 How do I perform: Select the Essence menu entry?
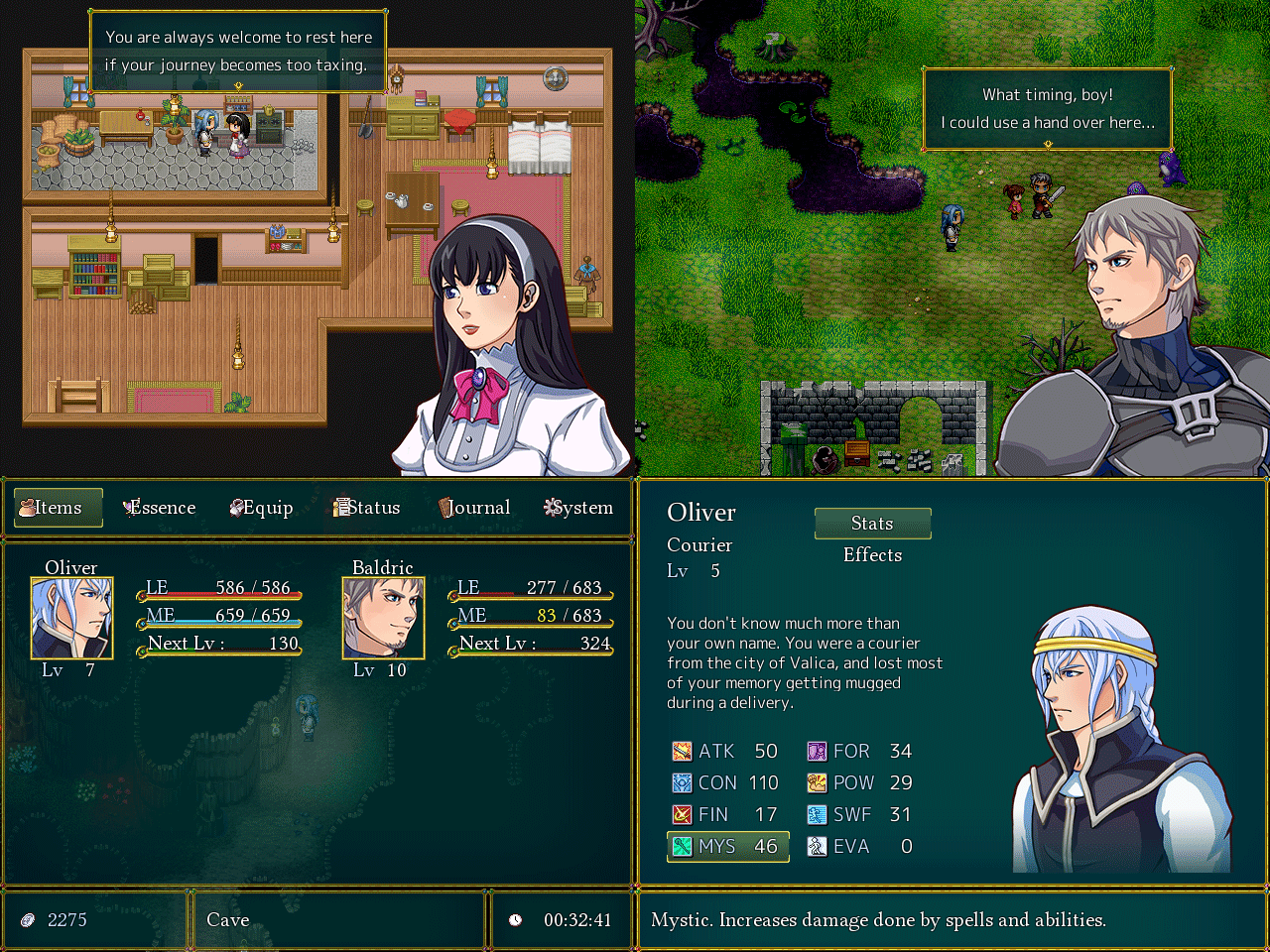pos(160,508)
